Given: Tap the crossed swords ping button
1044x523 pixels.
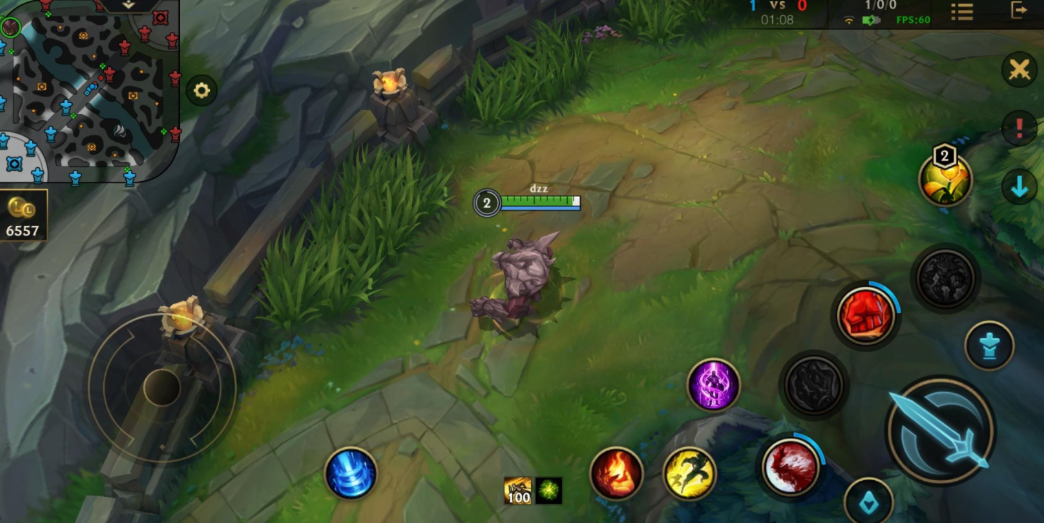Looking at the screenshot, I should click(x=1019, y=70).
